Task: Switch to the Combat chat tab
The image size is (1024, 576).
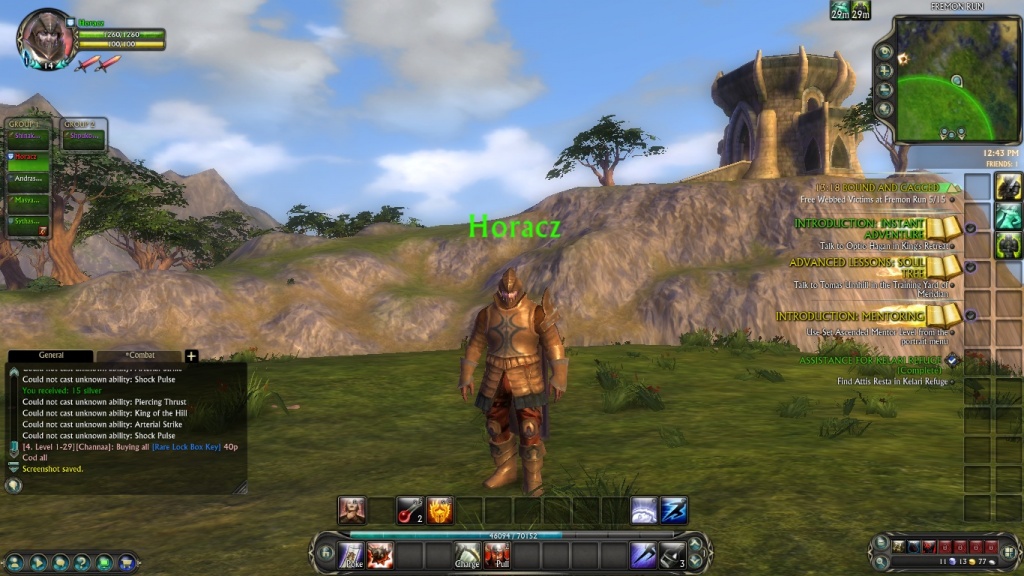Action: 139,355
